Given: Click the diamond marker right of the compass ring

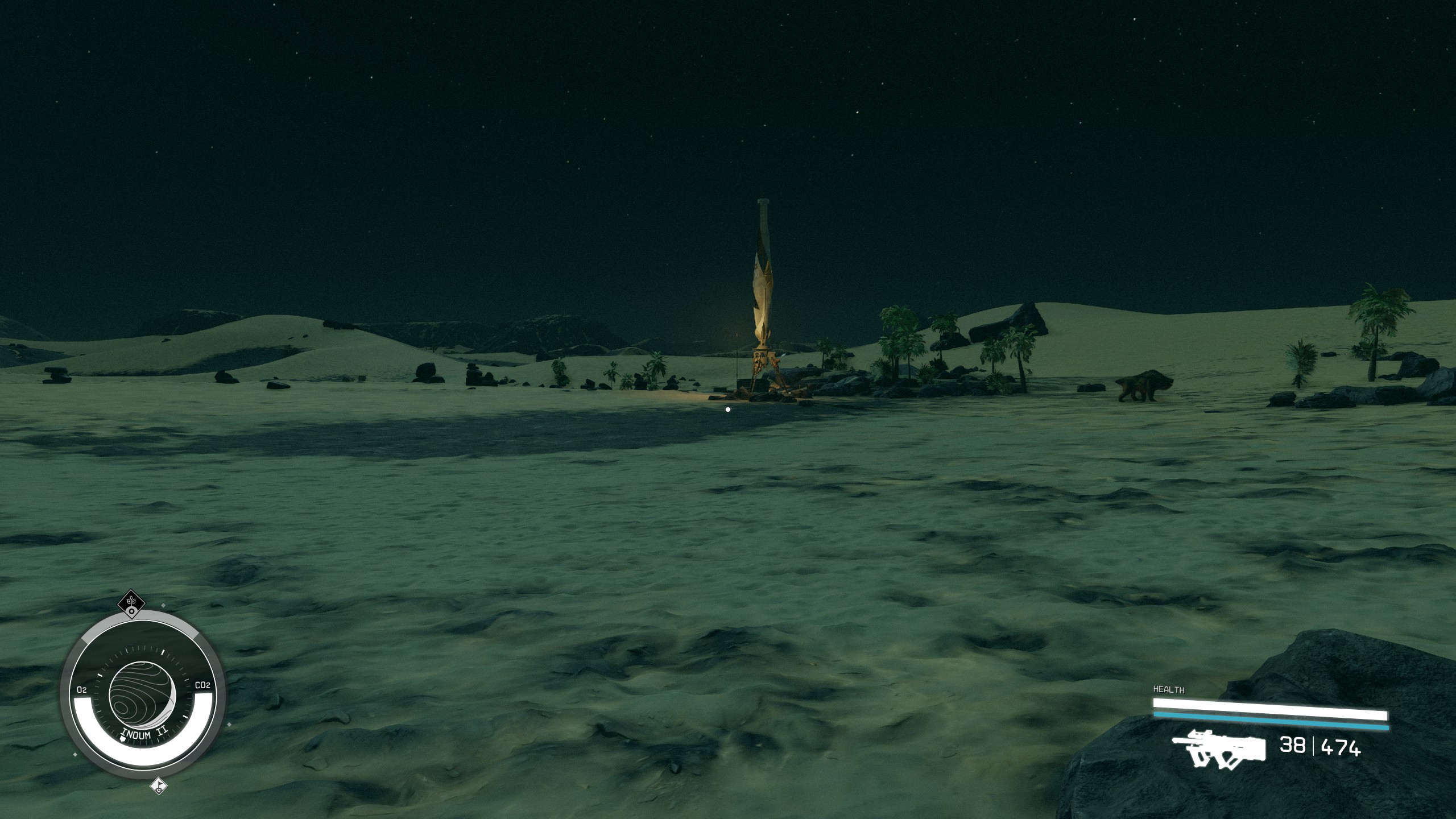Looking at the screenshot, I should 230,723.
